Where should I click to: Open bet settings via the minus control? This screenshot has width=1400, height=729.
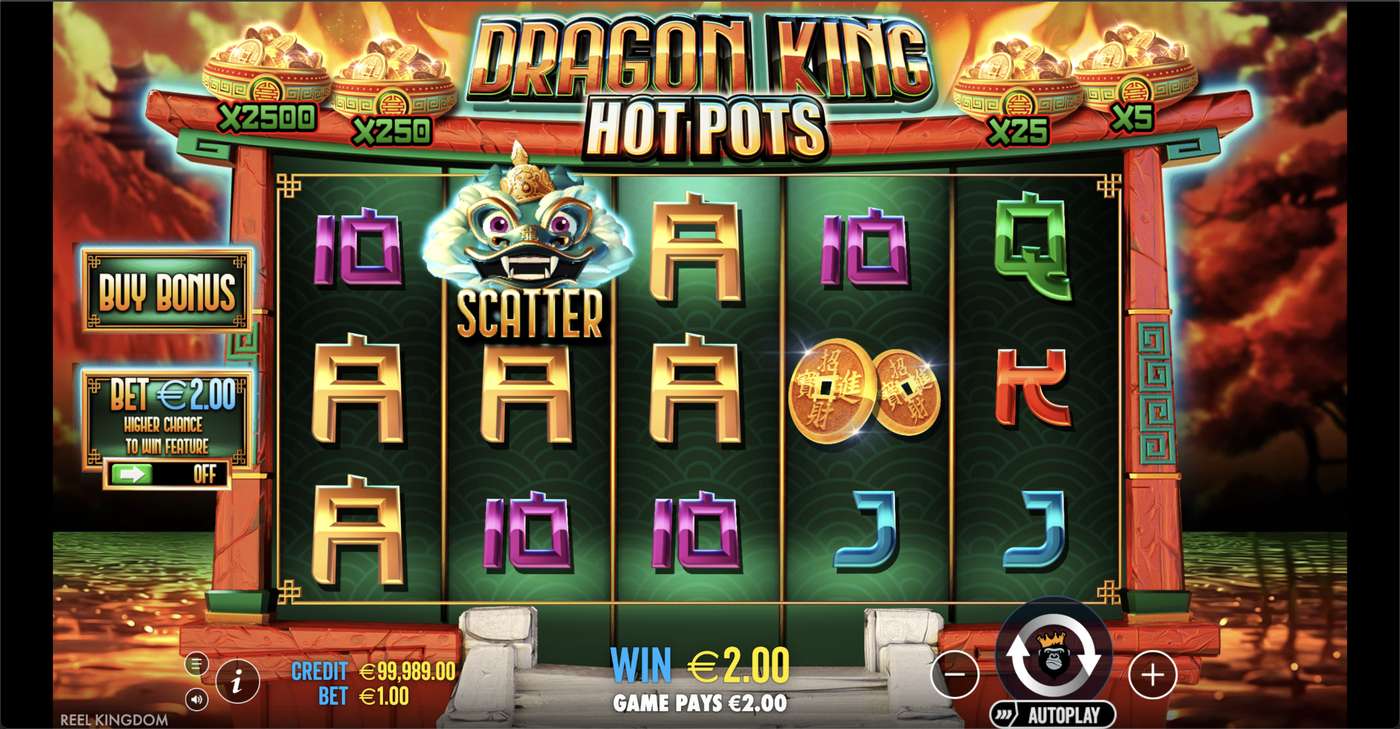click(958, 675)
